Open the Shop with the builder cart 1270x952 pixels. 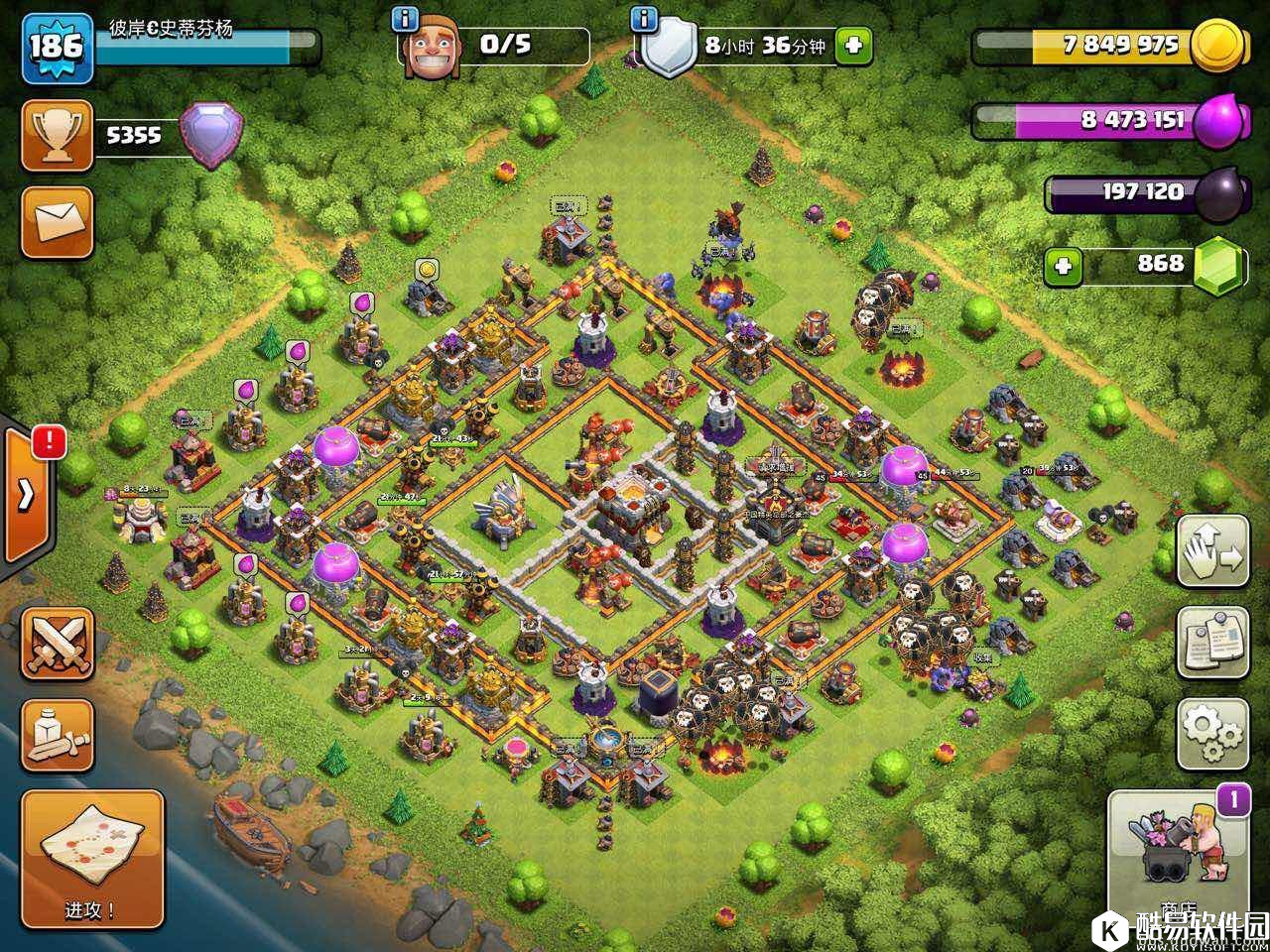(1178, 846)
